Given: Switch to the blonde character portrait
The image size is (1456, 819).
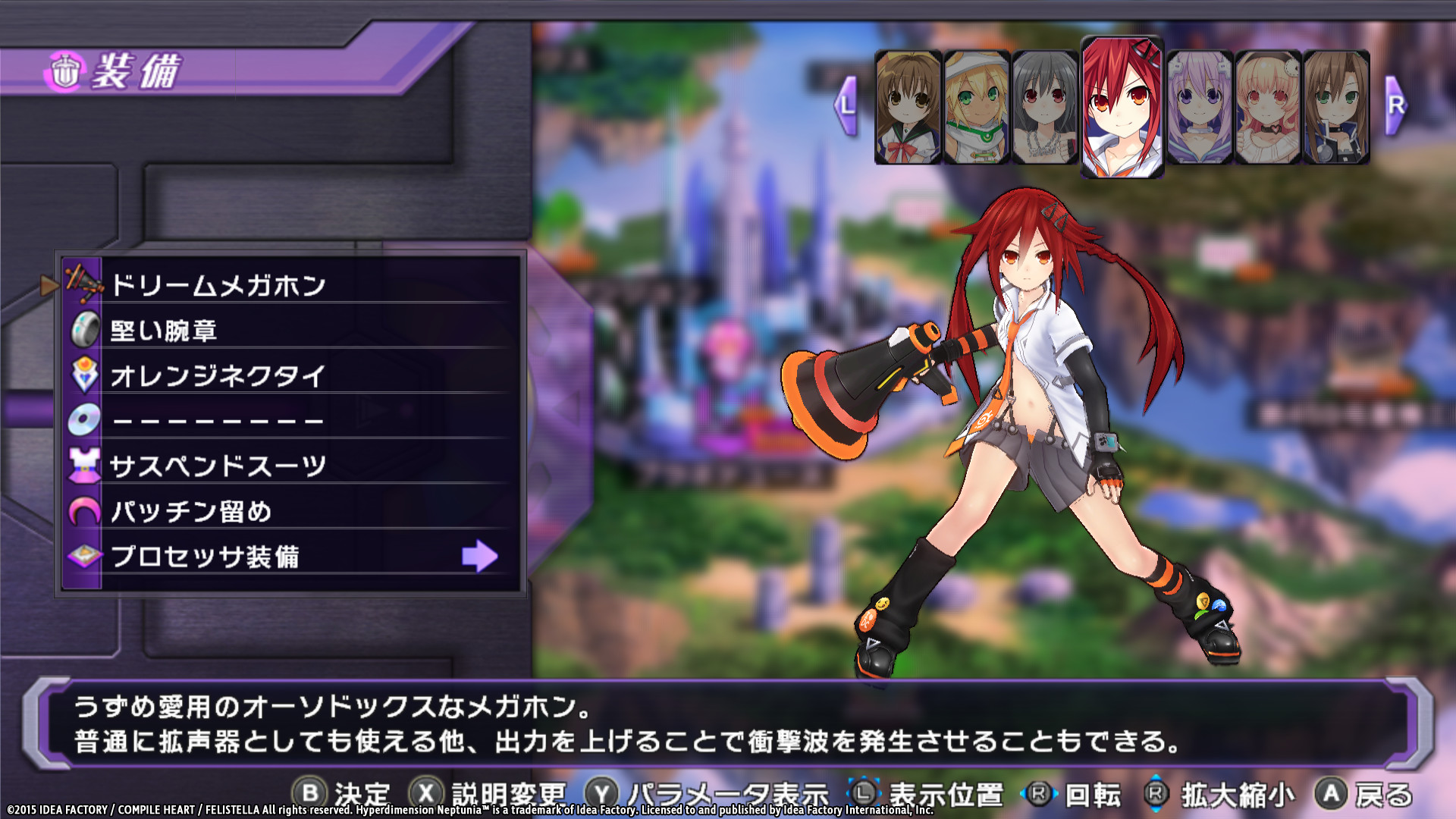Looking at the screenshot, I should (x=976, y=106).
